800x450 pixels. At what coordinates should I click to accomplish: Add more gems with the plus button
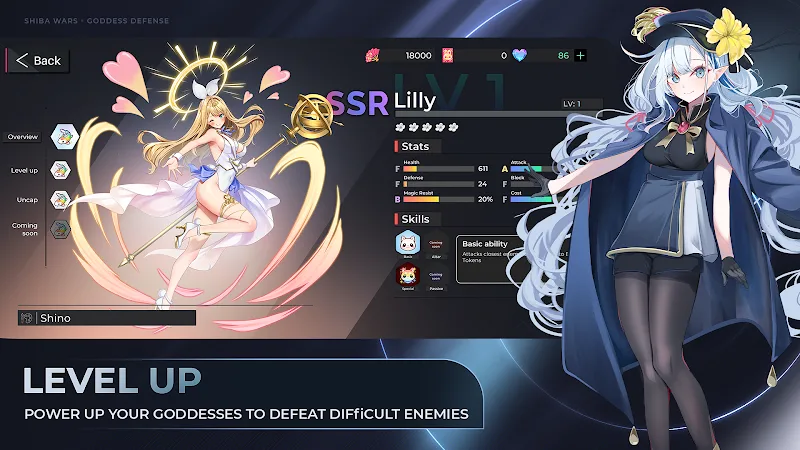(580, 55)
